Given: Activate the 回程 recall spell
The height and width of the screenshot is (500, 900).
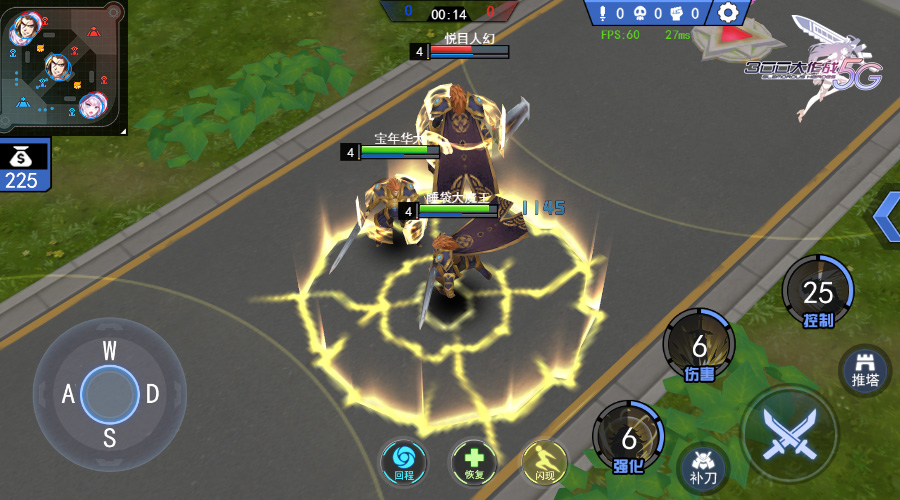Looking at the screenshot, I should [x=403, y=462].
